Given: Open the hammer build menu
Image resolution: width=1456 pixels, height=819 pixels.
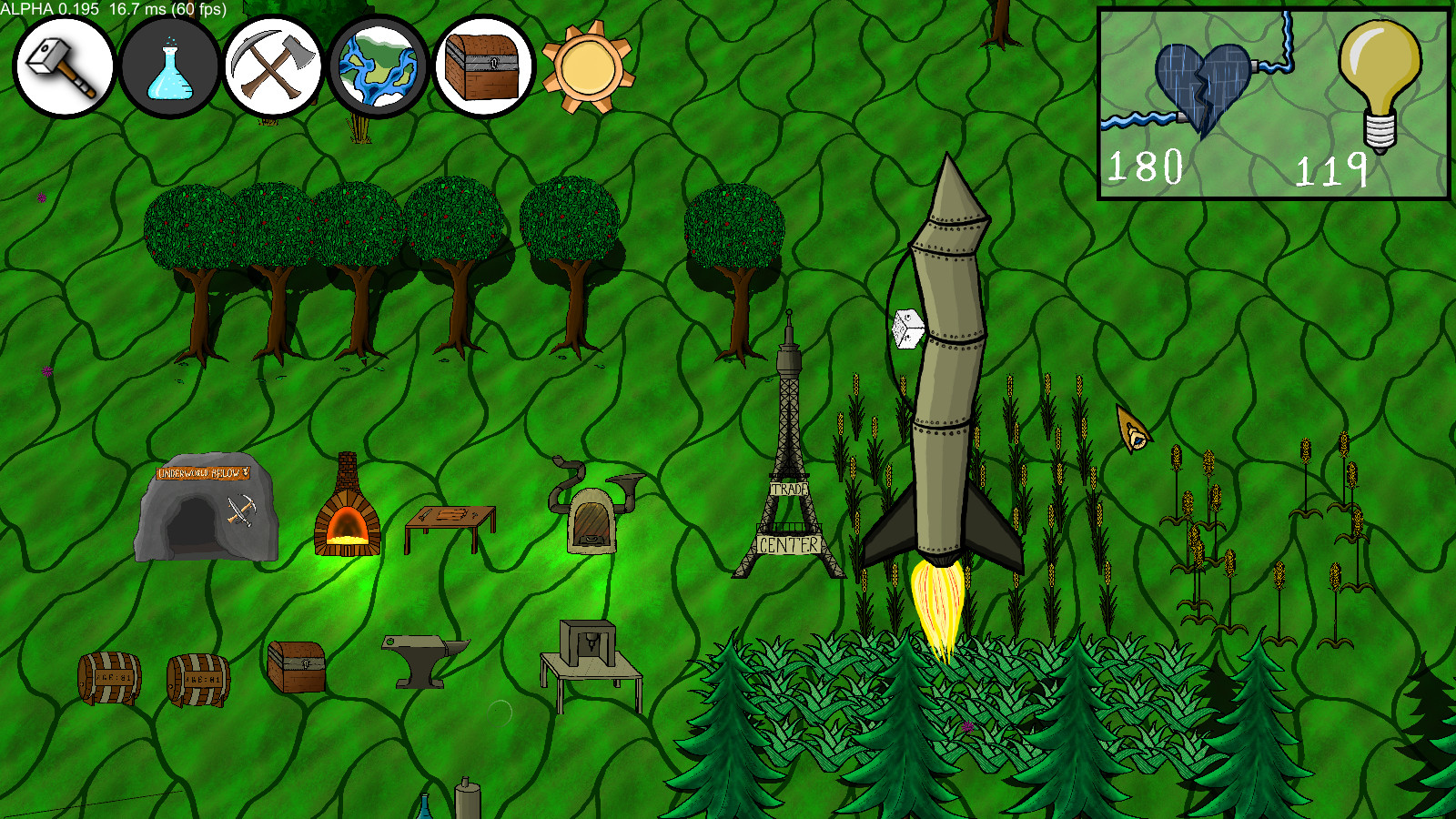Looking at the screenshot, I should click(63, 67).
